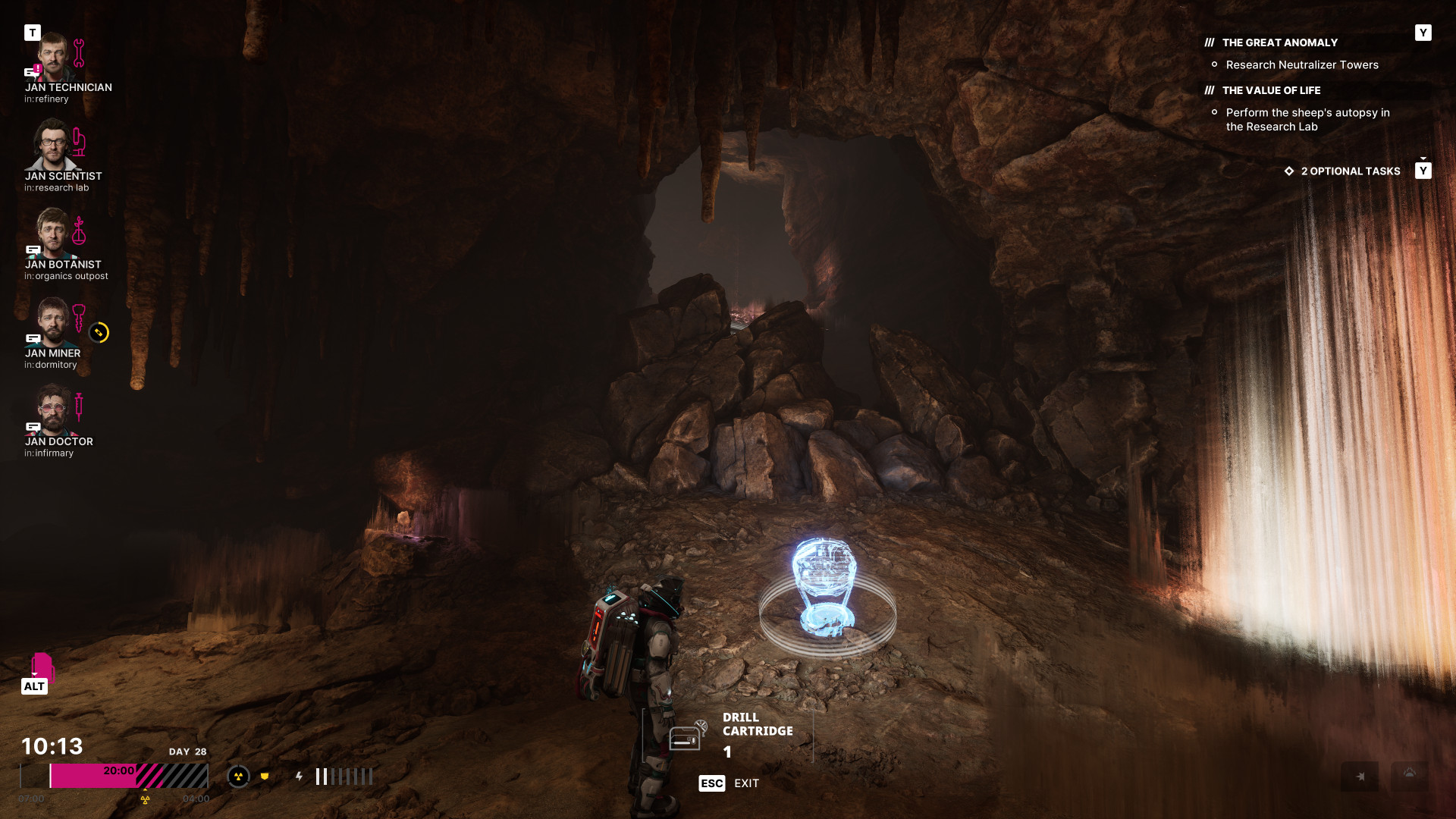Open The Value of Life quest entry
The width and height of the screenshot is (1456, 819).
[1271, 91]
